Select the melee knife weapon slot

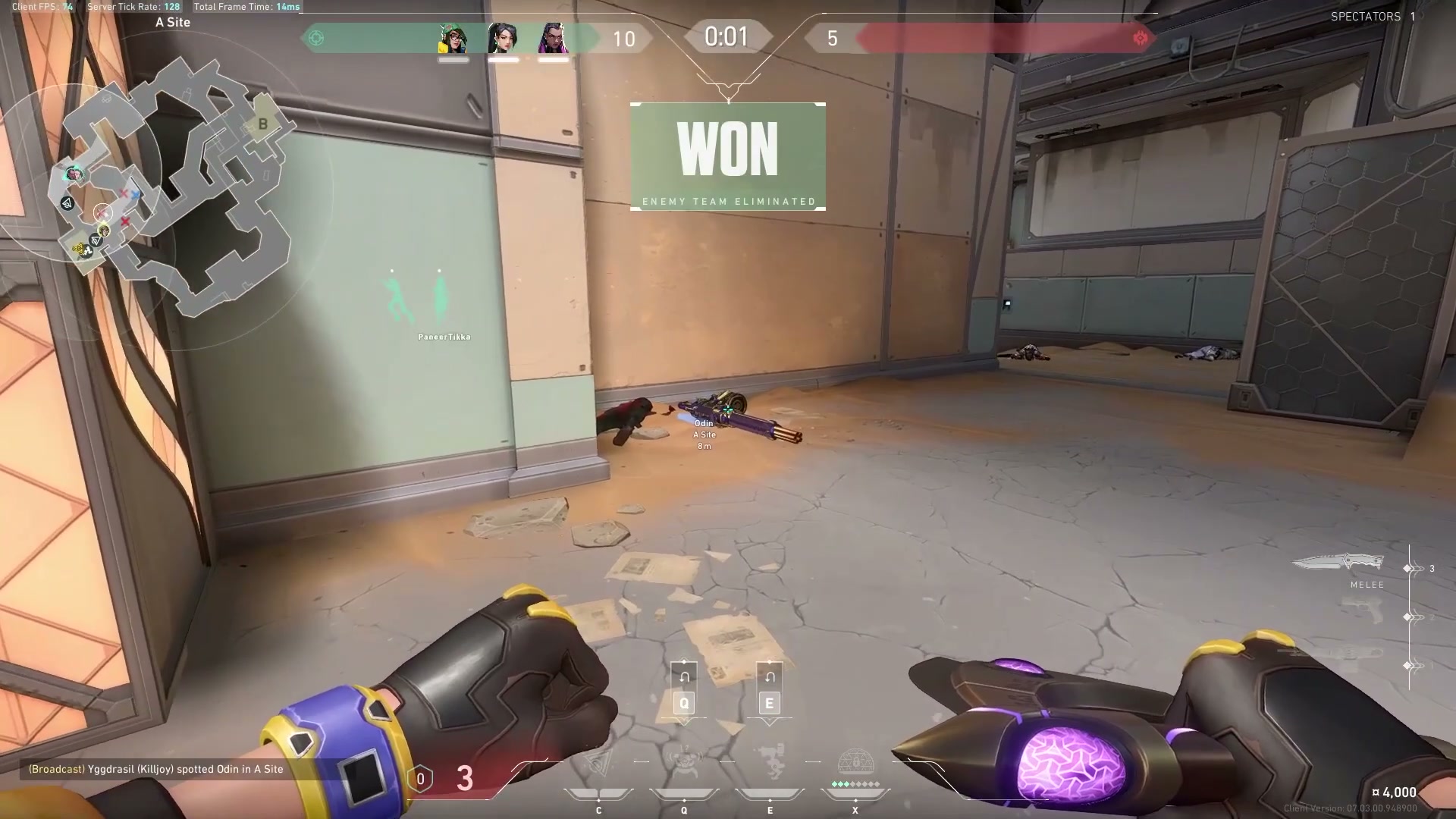pos(1338,563)
